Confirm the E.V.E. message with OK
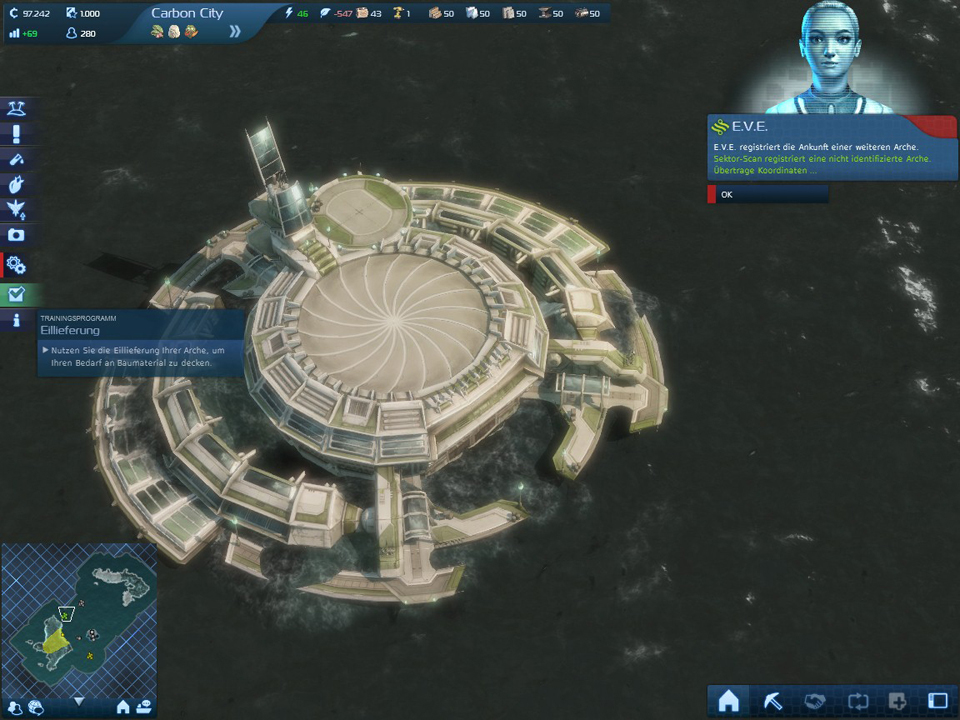Screen dimensions: 960x720 pyautogui.click(x=767, y=194)
